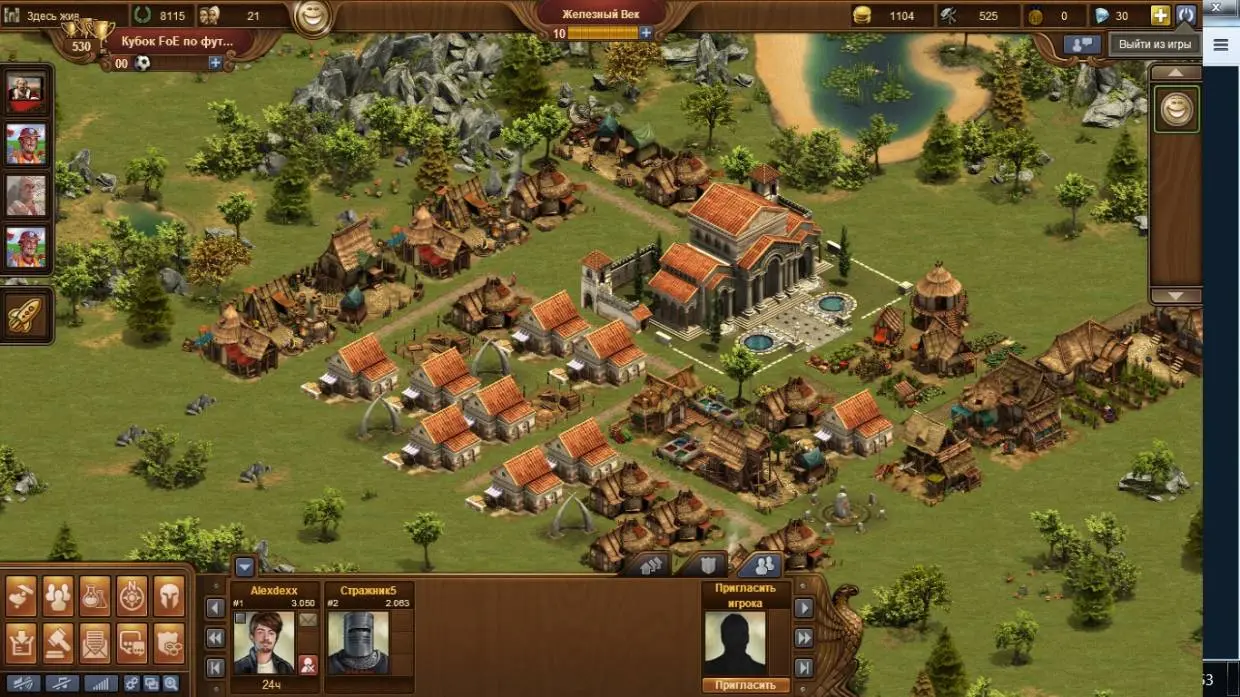The height and width of the screenshot is (697, 1240).
Task: Open the browser hamburger menu
Action: pyautogui.click(x=1221, y=45)
